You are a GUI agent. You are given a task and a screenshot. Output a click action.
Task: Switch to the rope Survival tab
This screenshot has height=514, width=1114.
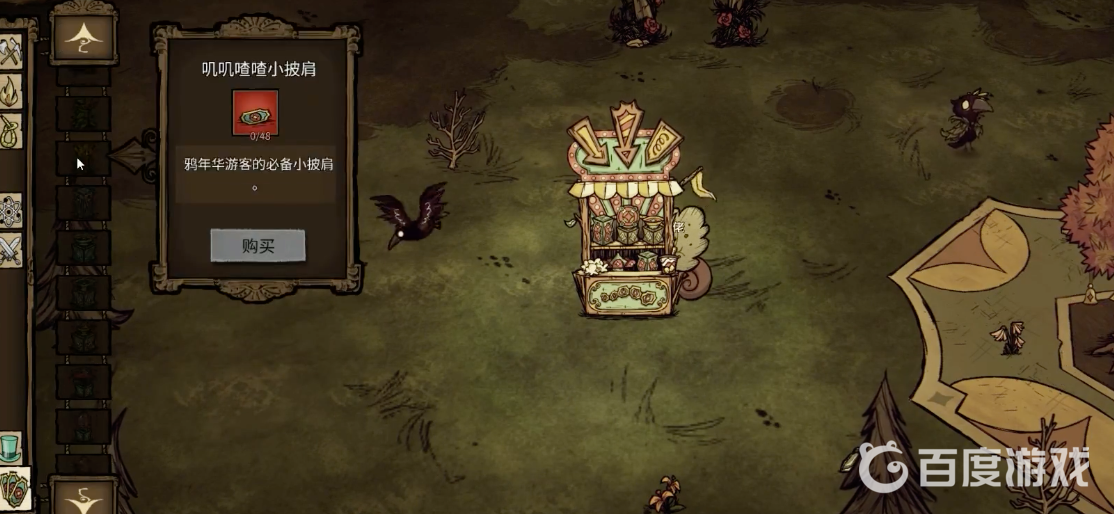pos(10,131)
